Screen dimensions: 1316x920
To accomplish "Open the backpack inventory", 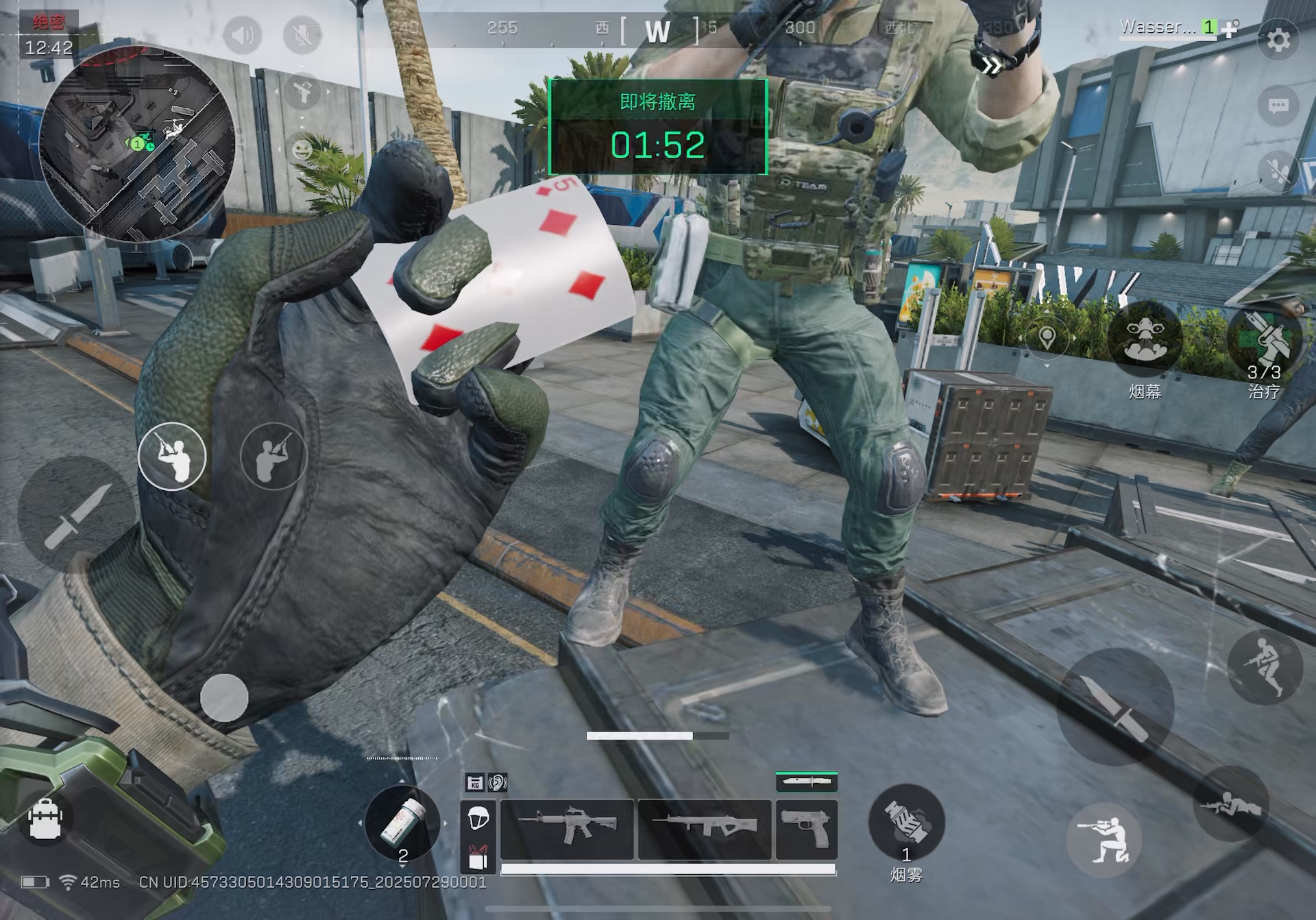I will 46,819.
